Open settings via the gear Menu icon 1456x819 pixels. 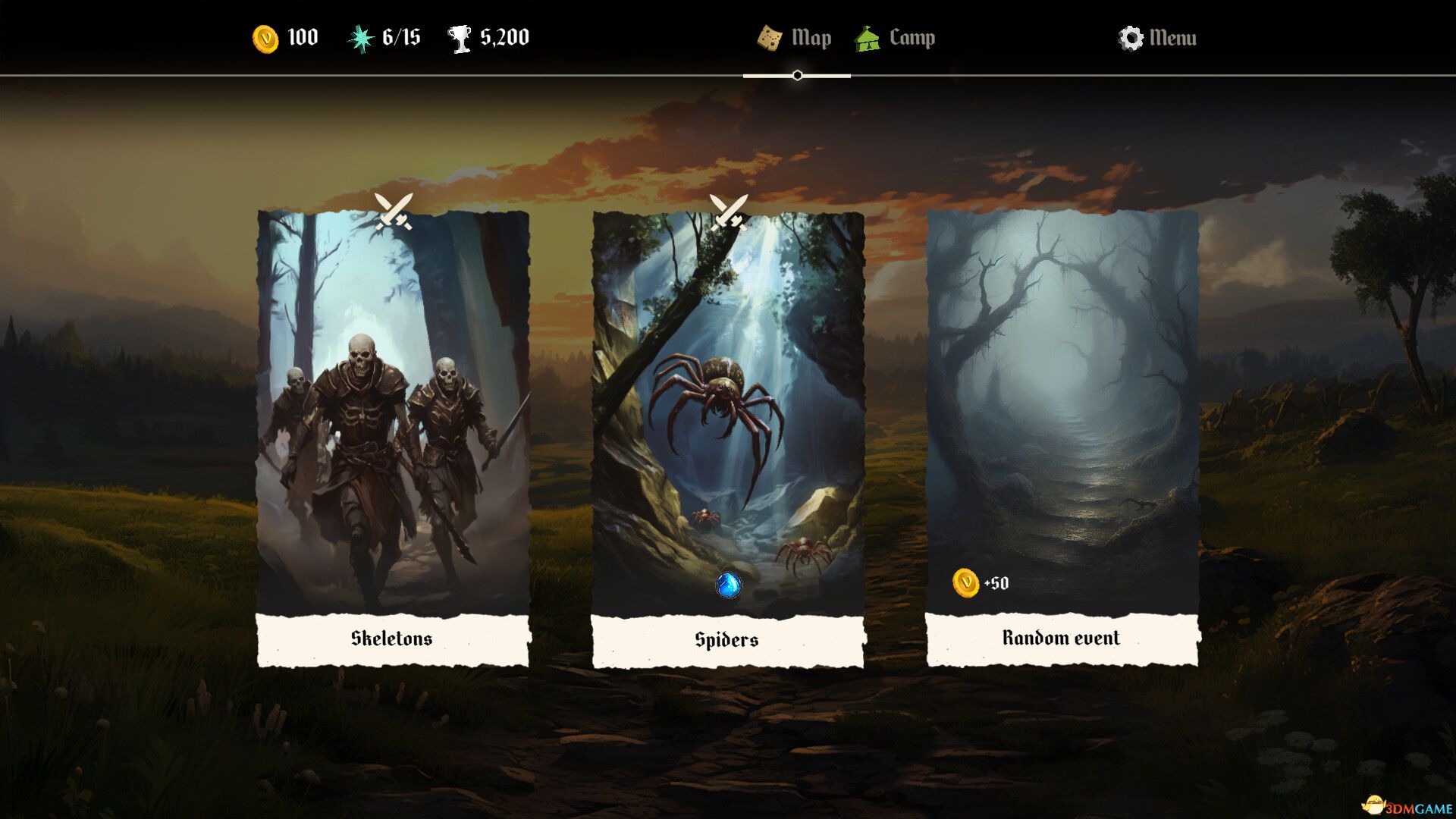1131,36
